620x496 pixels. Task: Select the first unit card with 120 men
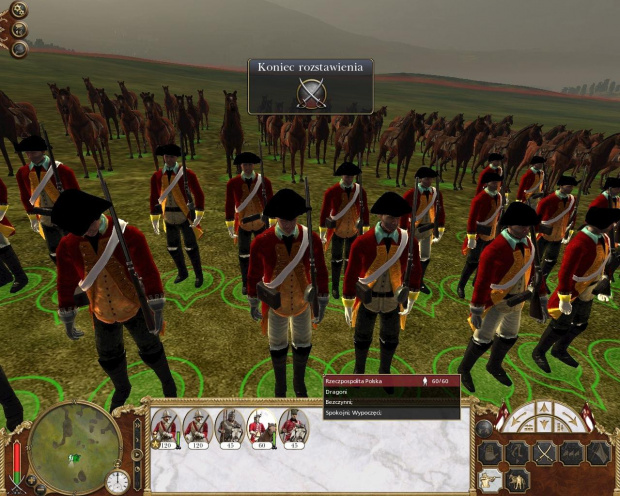click(165, 427)
